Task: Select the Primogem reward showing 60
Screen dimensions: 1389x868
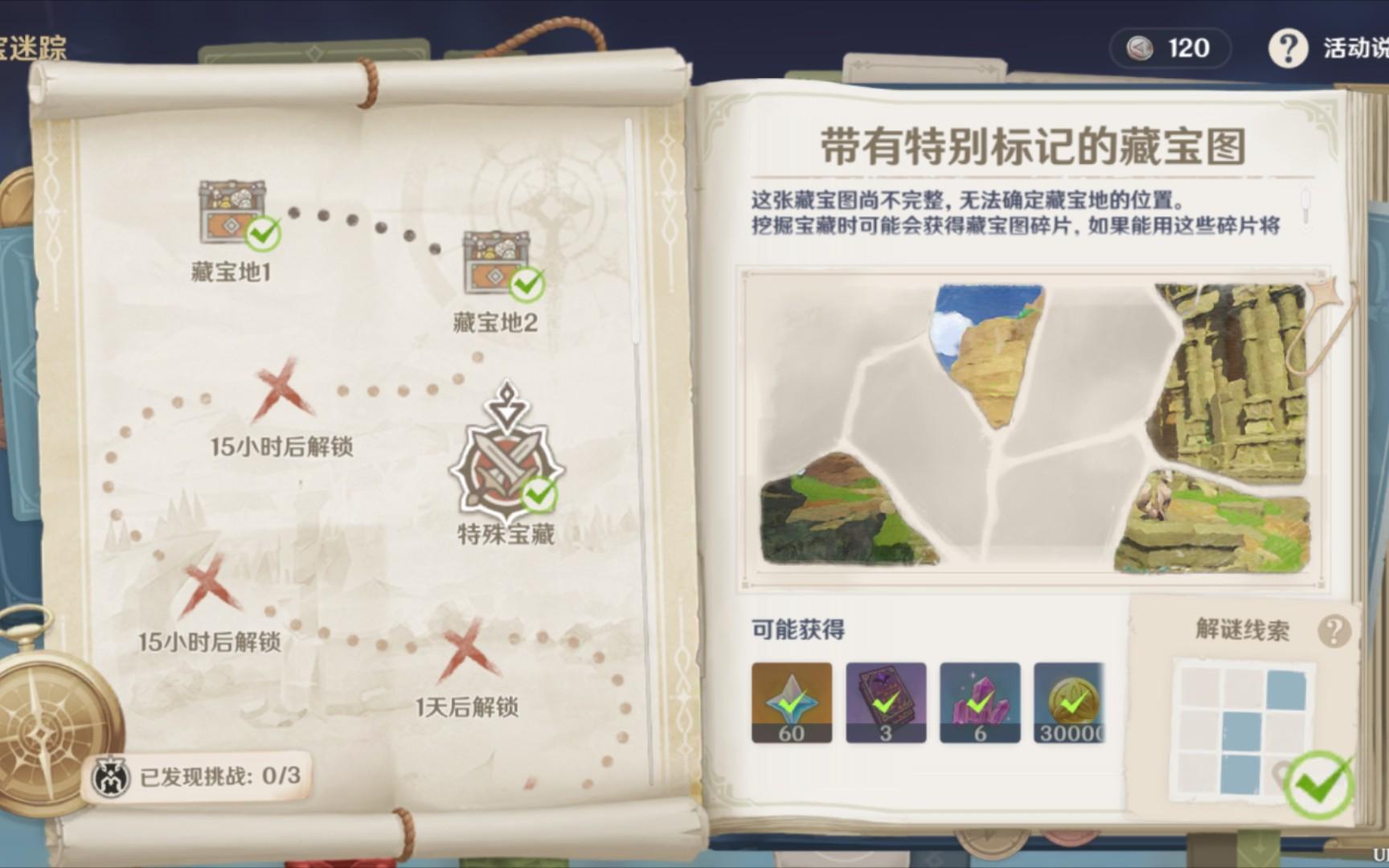Action: 792,702
